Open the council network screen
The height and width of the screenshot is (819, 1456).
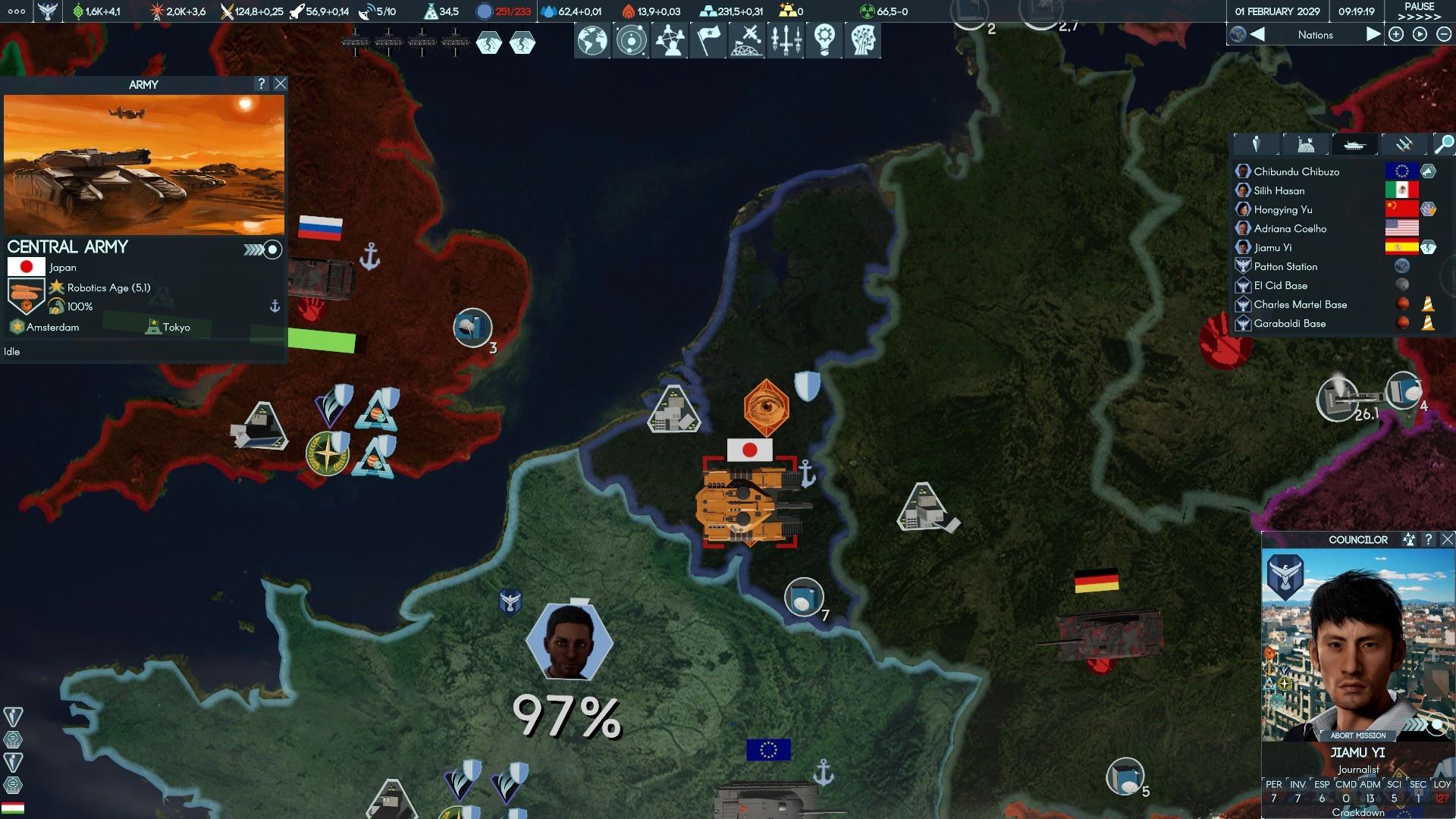coord(670,39)
